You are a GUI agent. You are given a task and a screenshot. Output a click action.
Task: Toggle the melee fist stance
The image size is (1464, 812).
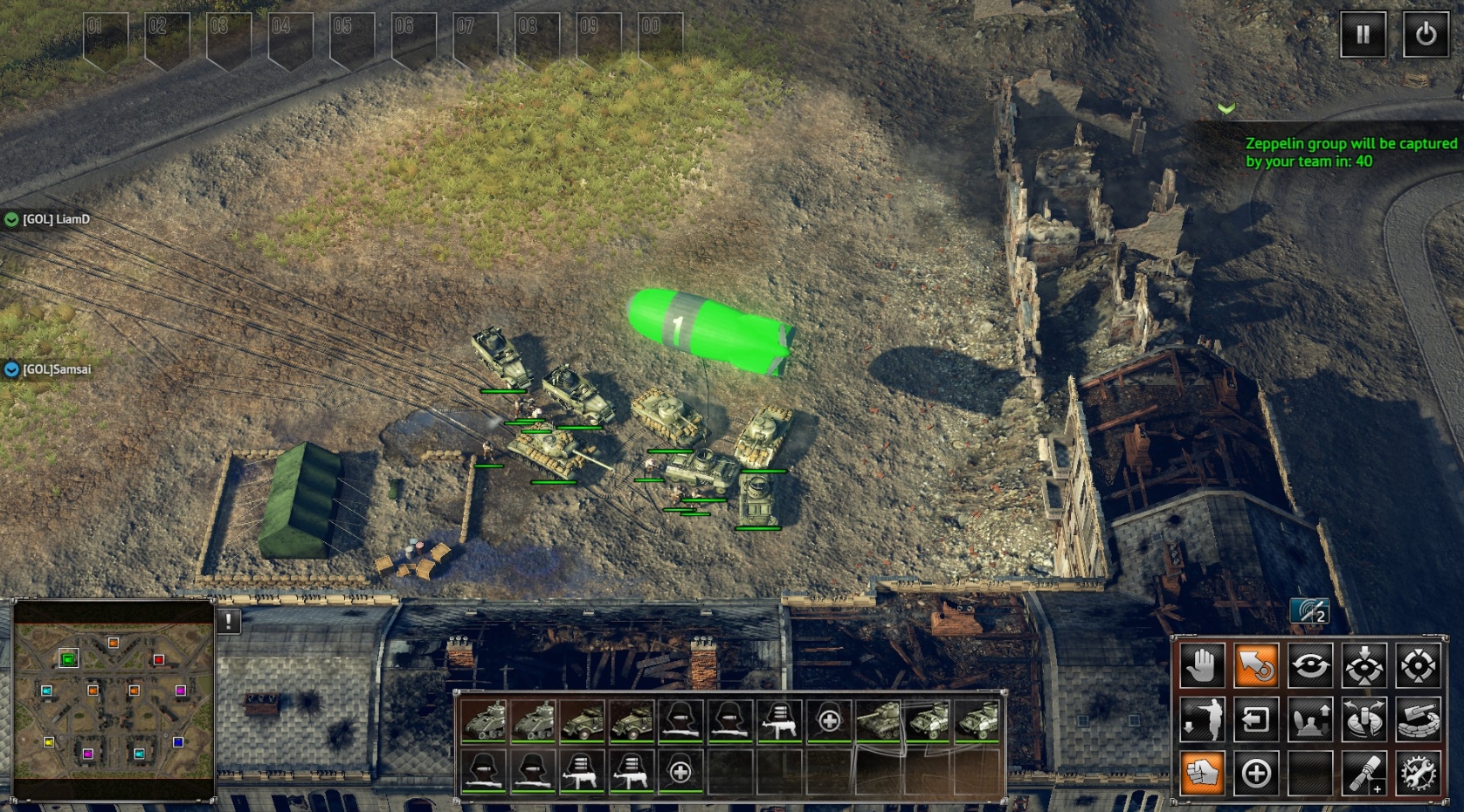click(1202, 774)
